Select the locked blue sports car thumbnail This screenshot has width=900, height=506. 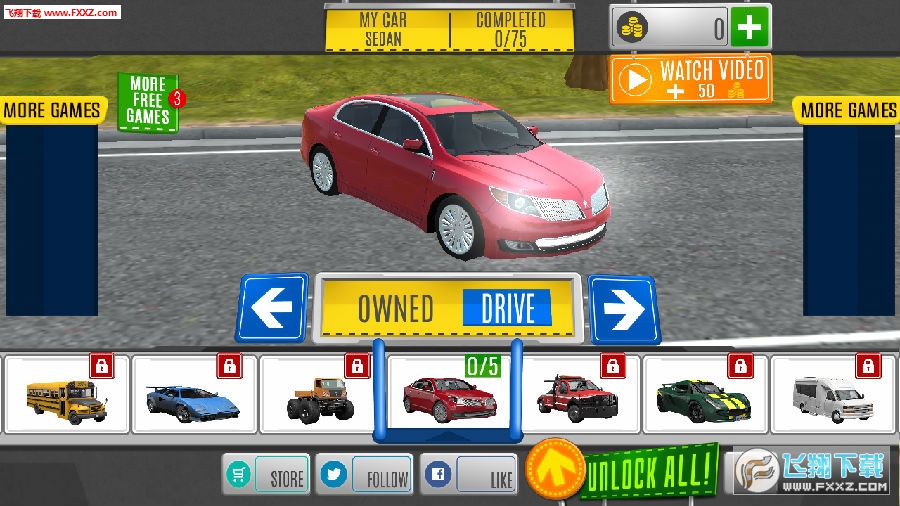[x=195, y=395]
